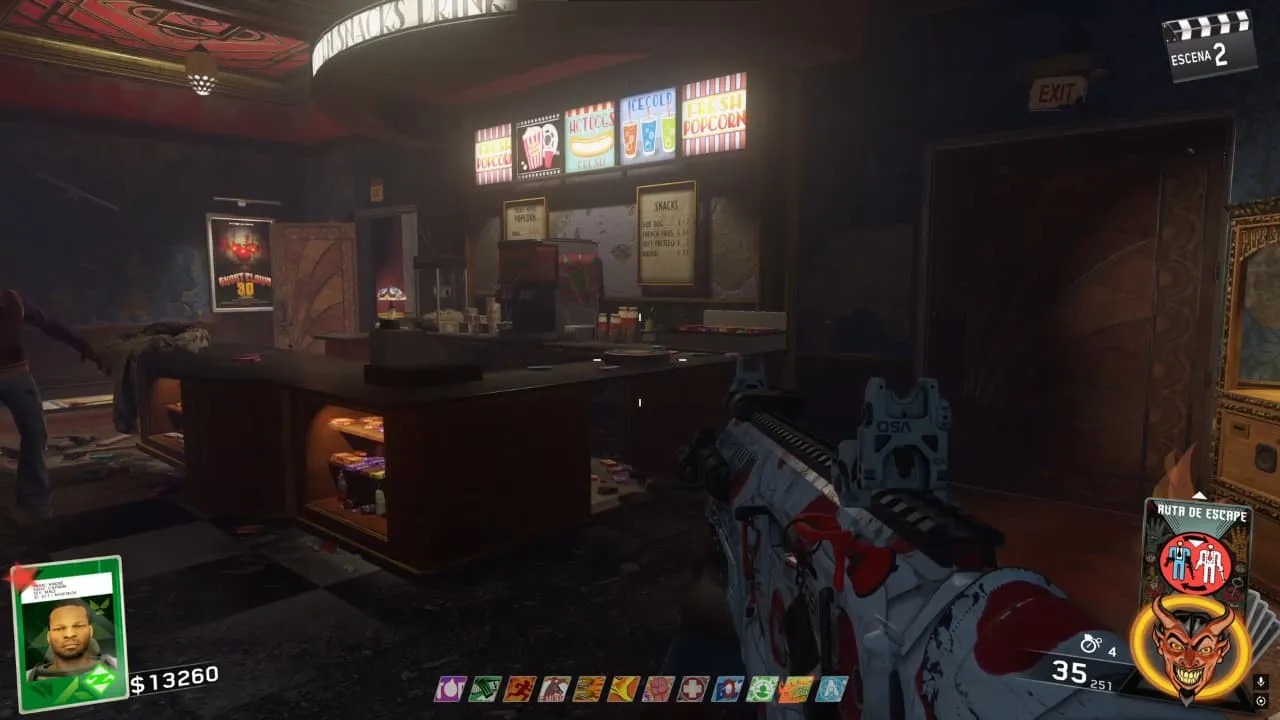Click the green cash perk icon
The width and height of the screenshot is (1280, 720).
pyautogui.click(x=485, y=689)
